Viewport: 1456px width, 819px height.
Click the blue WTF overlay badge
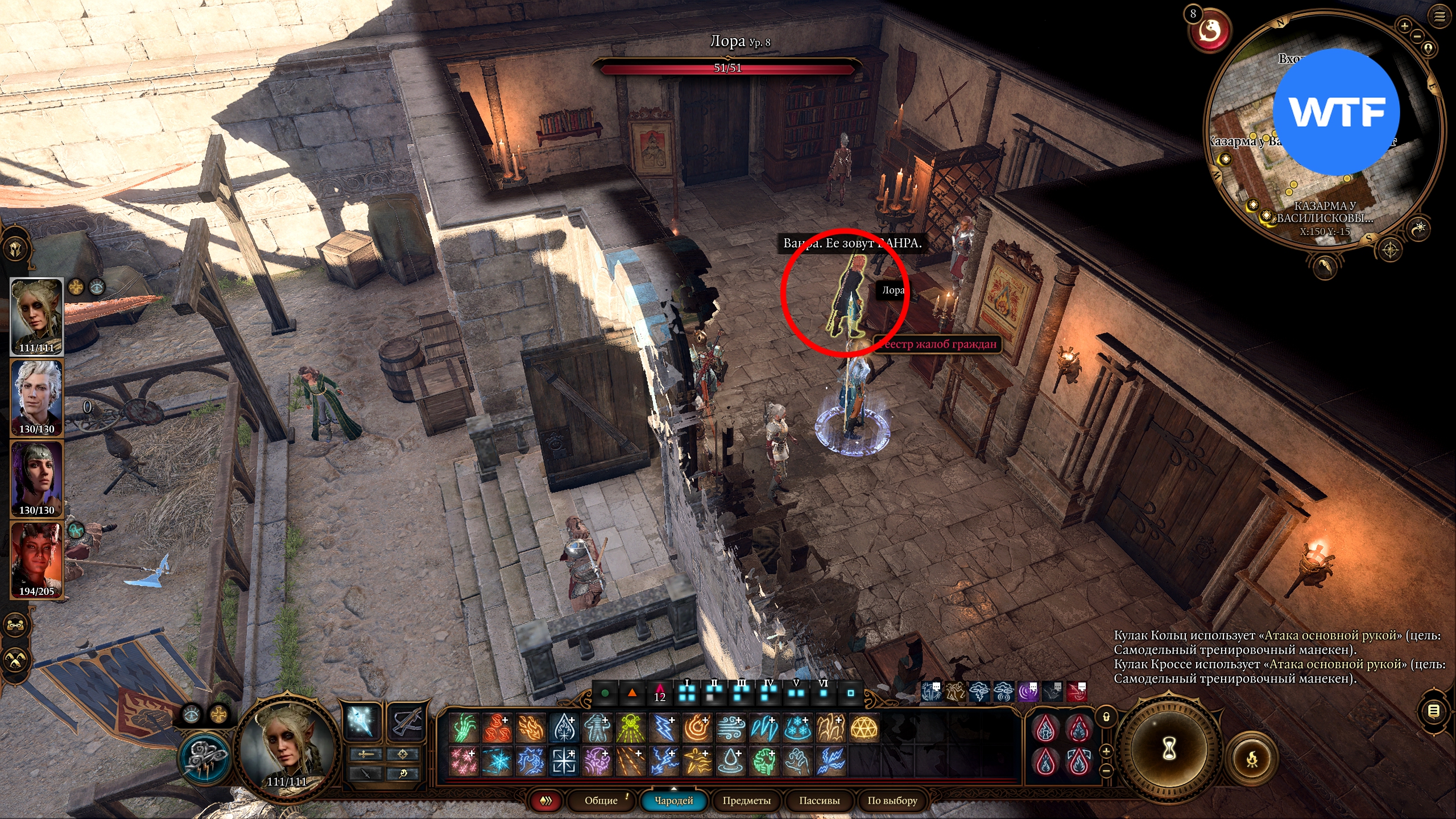pos(1335,112)
